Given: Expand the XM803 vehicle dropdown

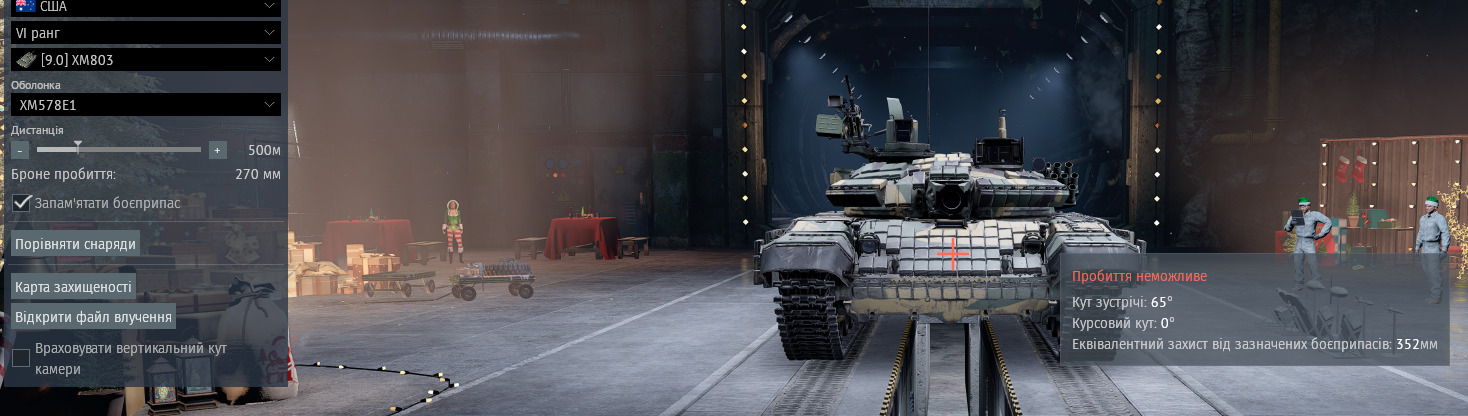Looking at the screenshot, I should point(145,60).
